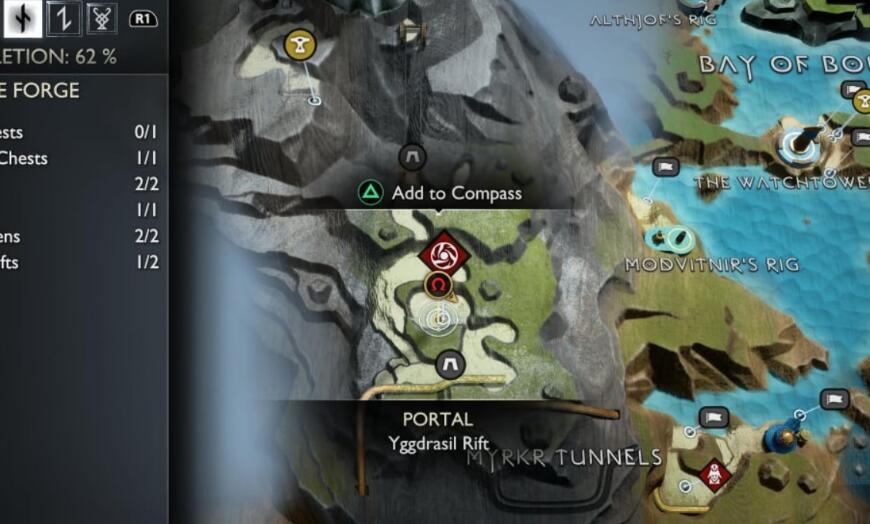Select the red omega circle marker
870x524 pixels.
(x=437, y=286)
